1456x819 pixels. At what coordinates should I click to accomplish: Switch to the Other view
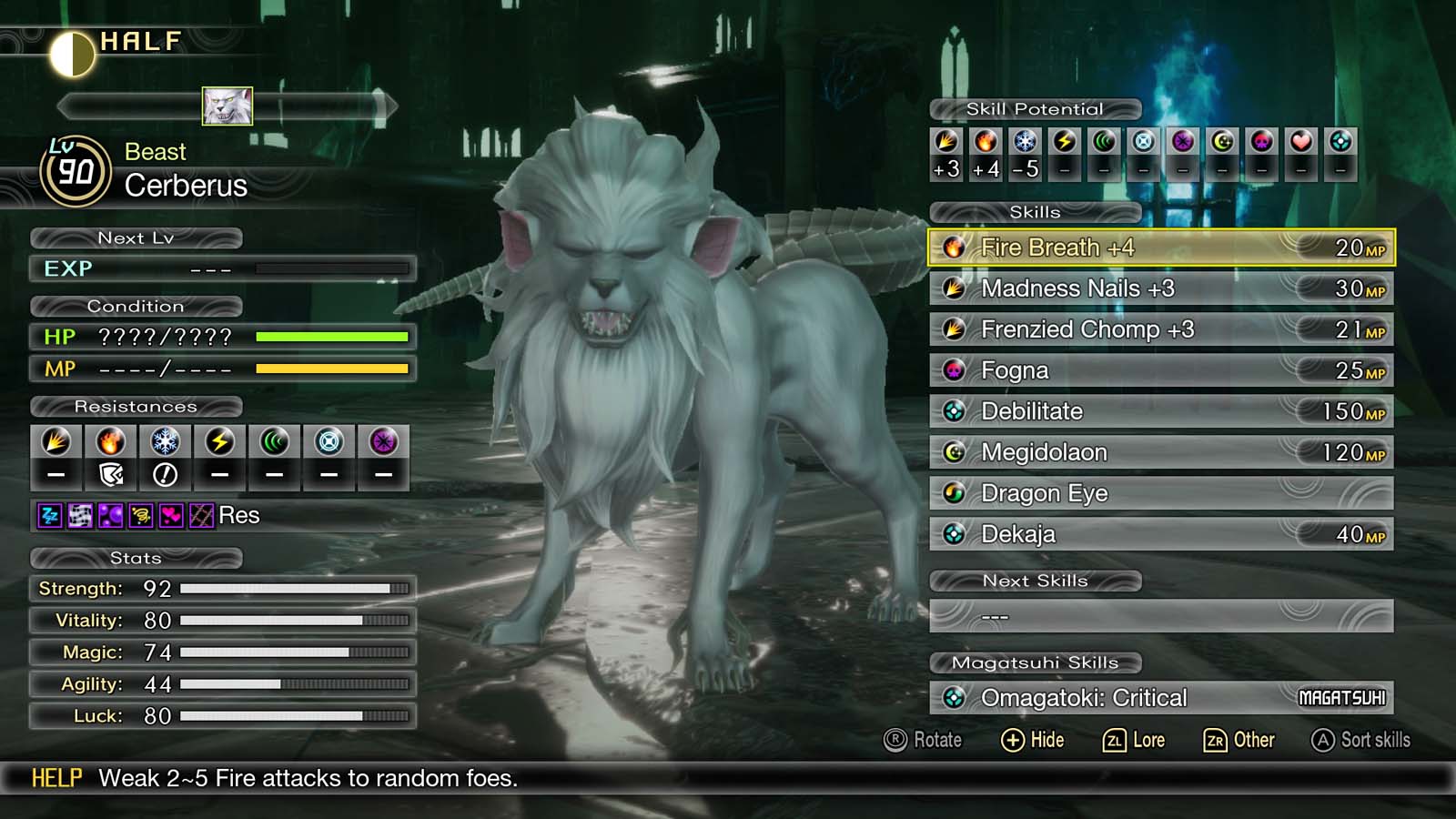[1240, 740]
